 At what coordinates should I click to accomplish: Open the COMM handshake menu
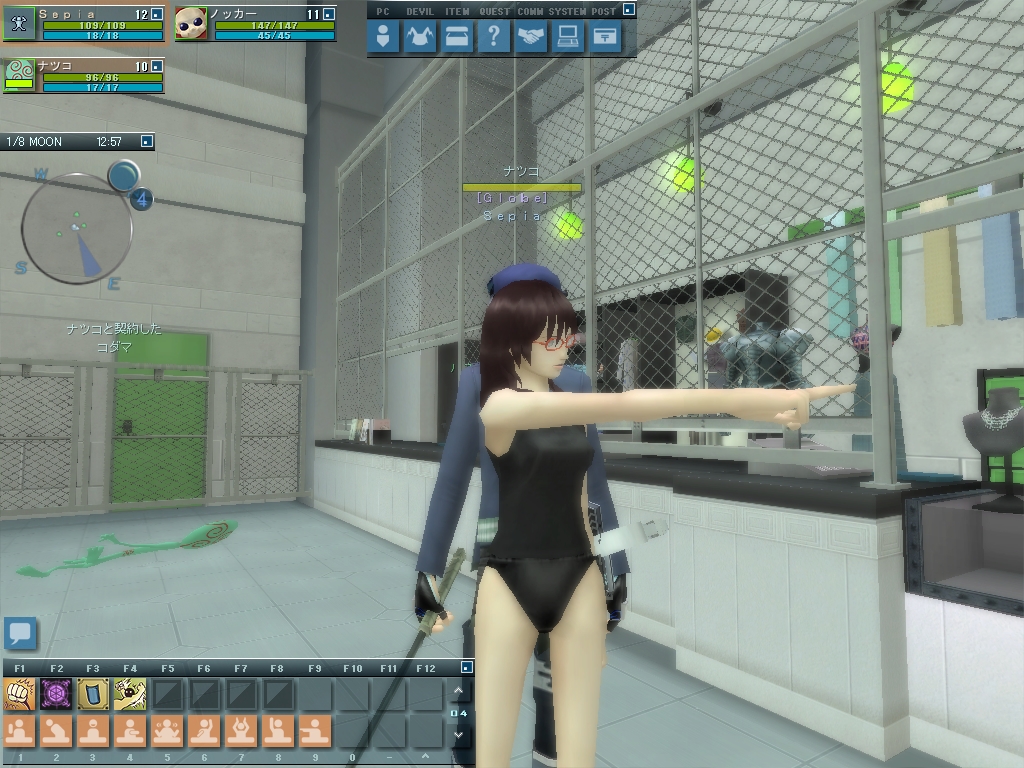point(531,38)
